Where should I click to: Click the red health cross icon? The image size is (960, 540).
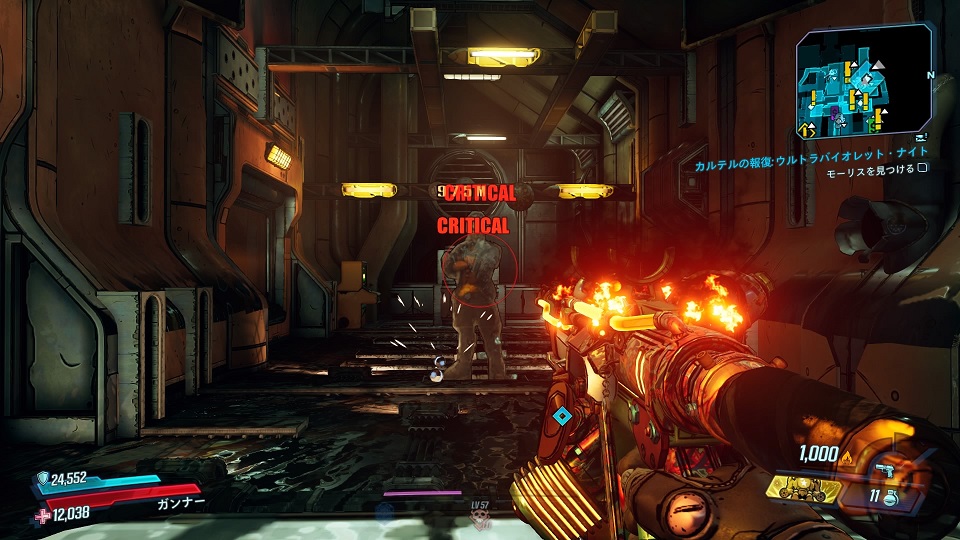(42, 513)
